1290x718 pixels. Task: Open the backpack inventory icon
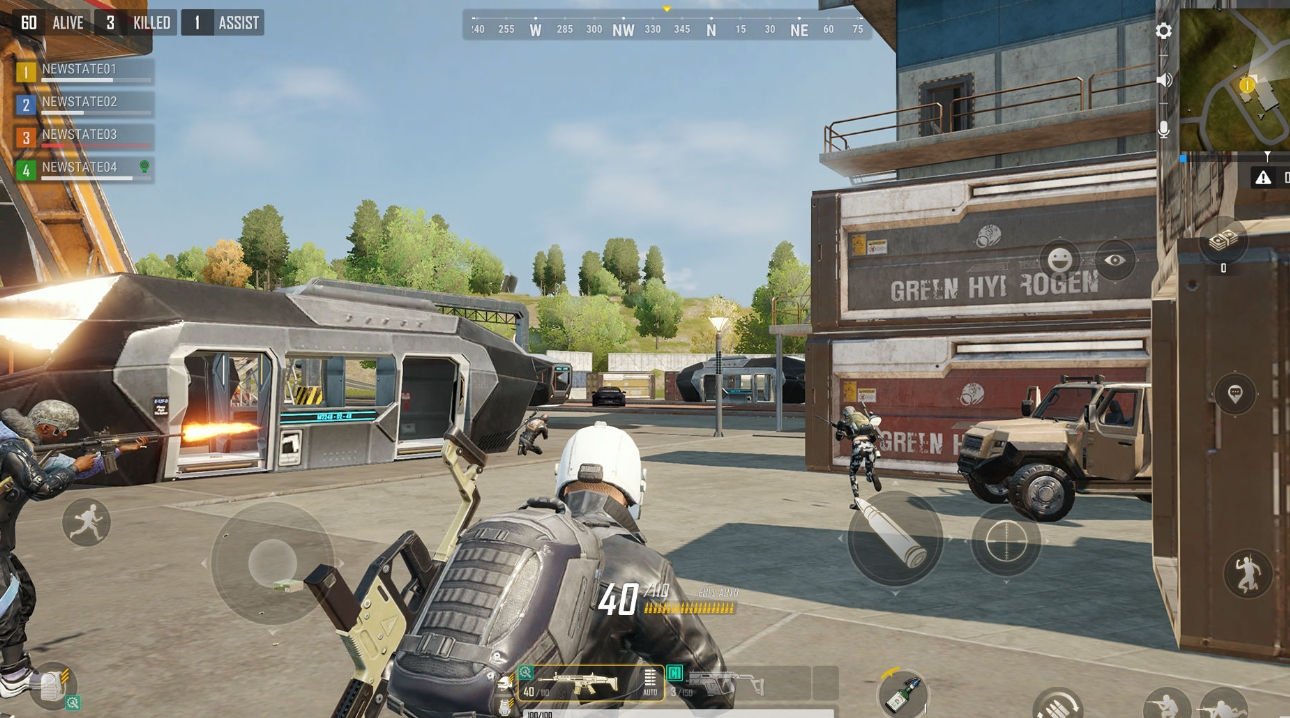click(x=52, y=687)
